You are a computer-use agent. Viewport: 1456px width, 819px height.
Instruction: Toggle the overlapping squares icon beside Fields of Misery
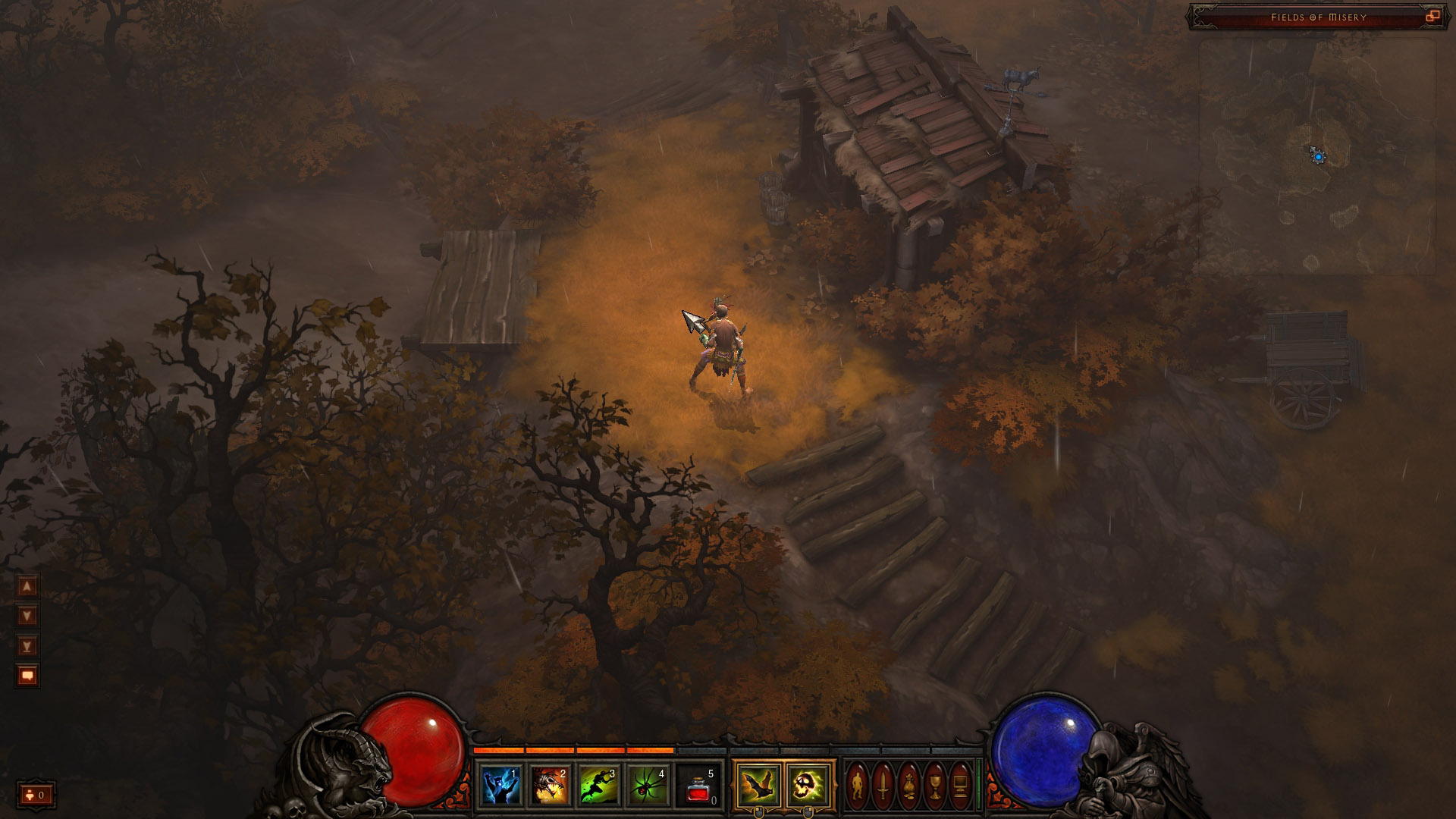tap(1432, 17)
